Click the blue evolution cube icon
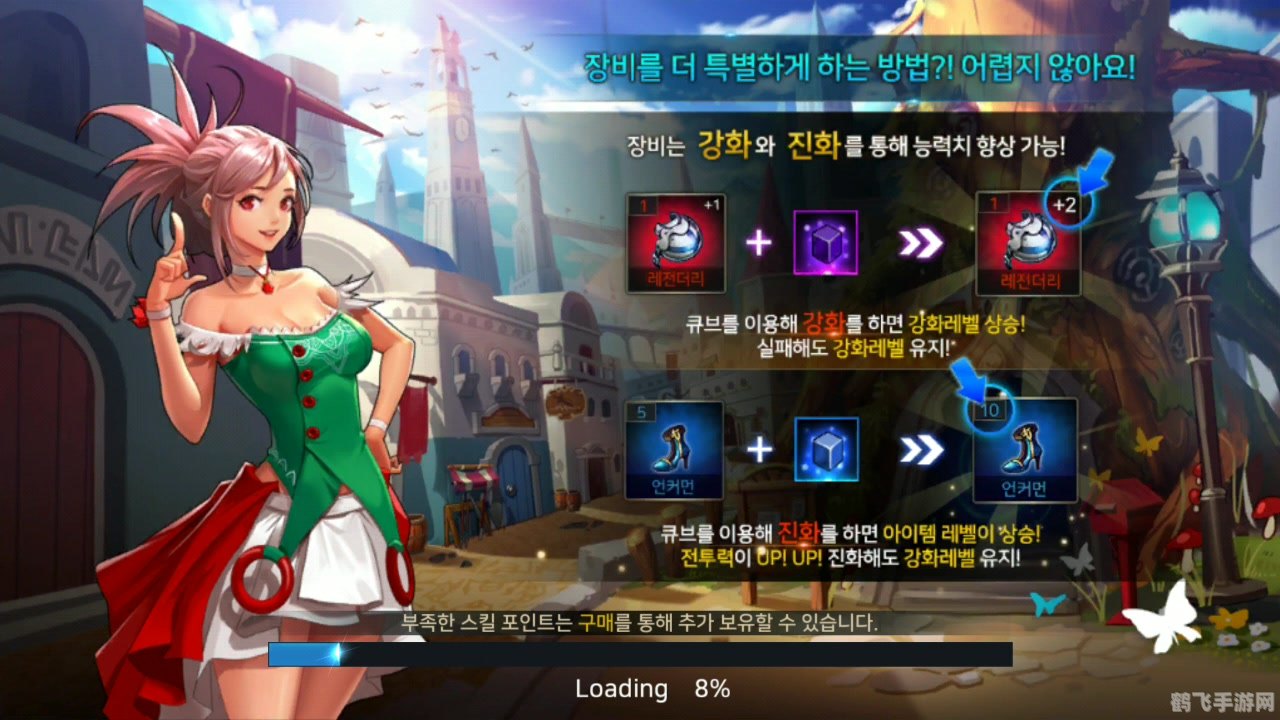The height and width of the screenshot is (720, 1280). pyautogui.click(x=826, y=449)
